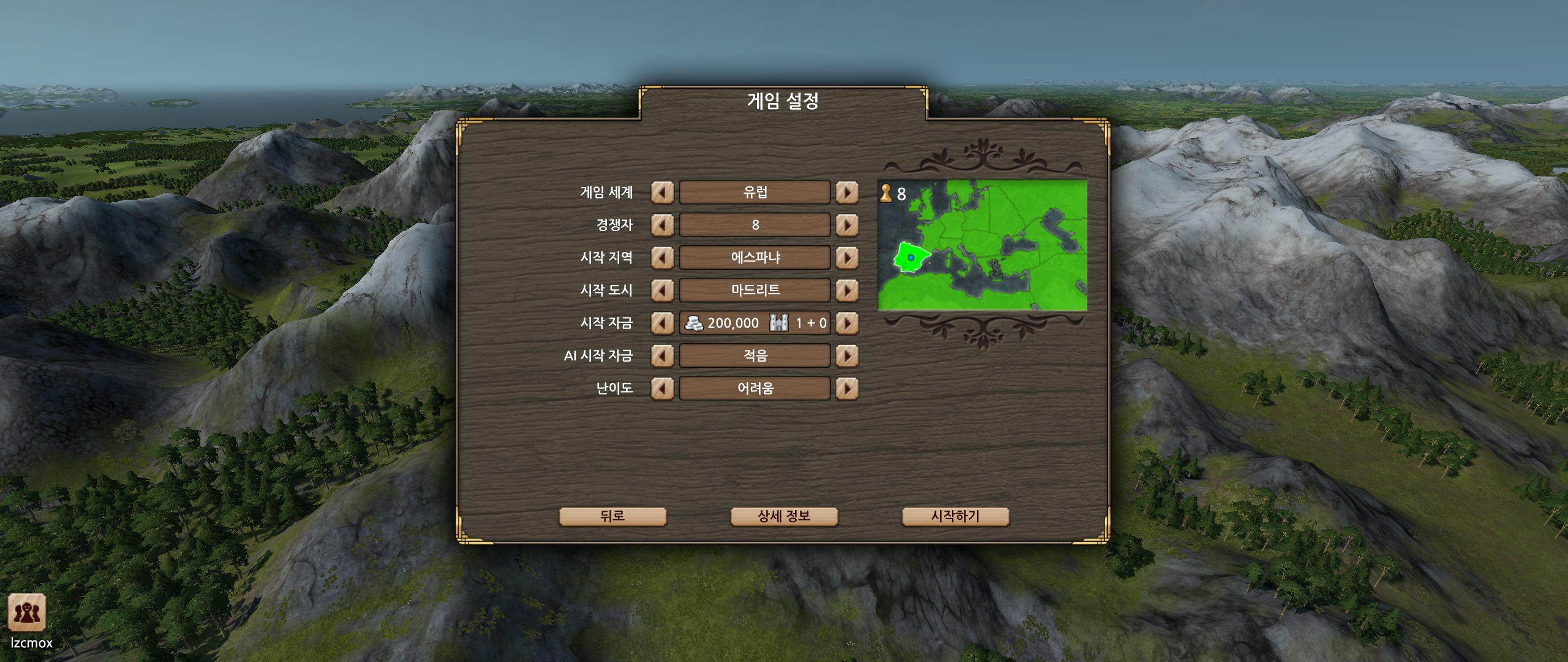Click the Europe map preview
1568x662 pixels.
(x=982, y=245)
